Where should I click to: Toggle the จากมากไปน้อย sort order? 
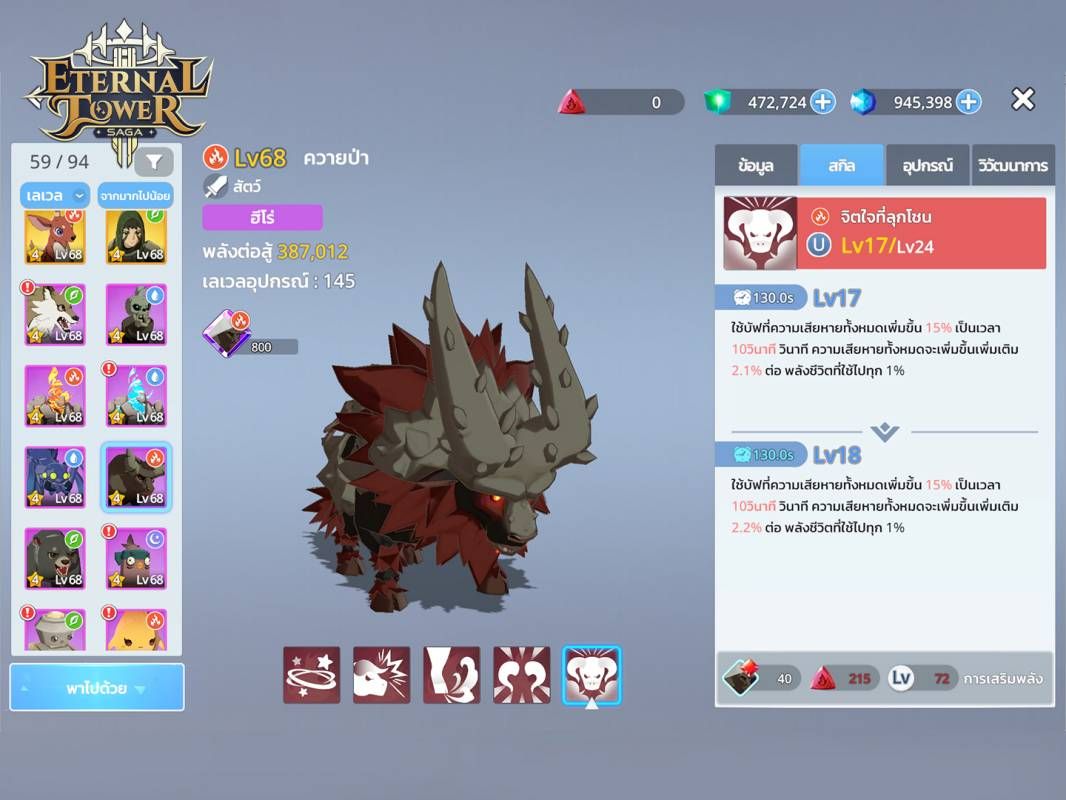pos(132,195)
